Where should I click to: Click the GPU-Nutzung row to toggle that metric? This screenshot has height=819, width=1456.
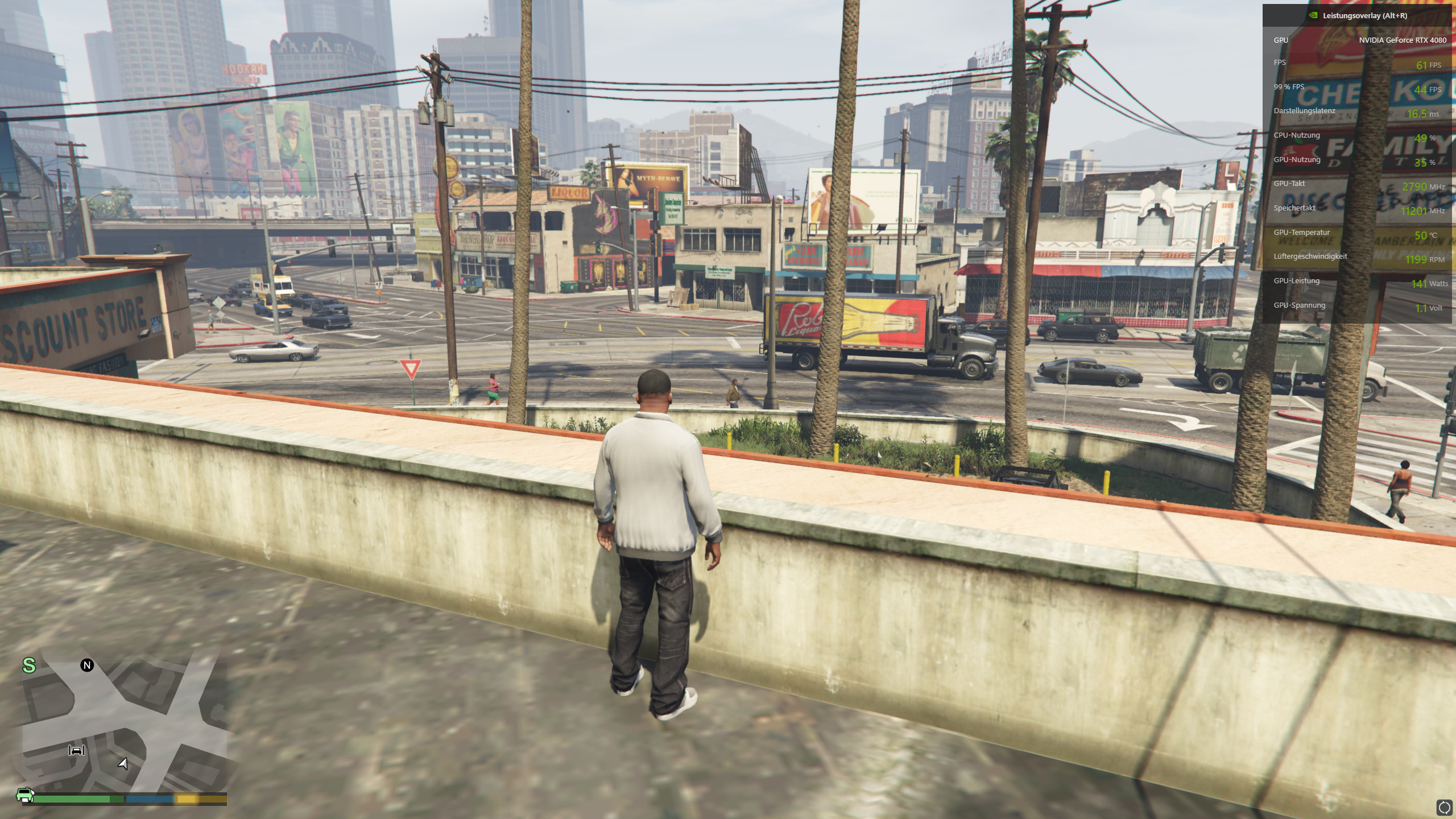1298,159
